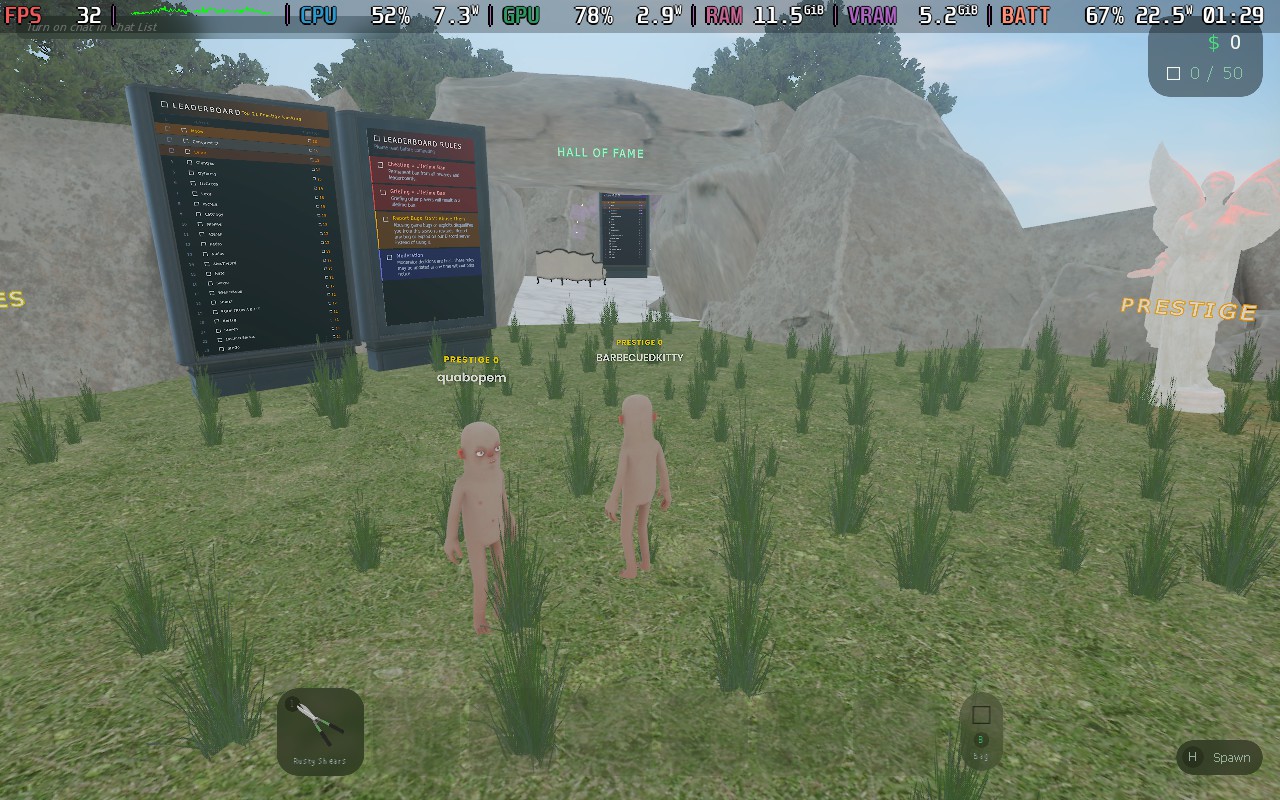This screenshot has height=800, width=1280.
Task: Select the Rusty Shears hotbar slot
Action: click(x=319, y=731)
